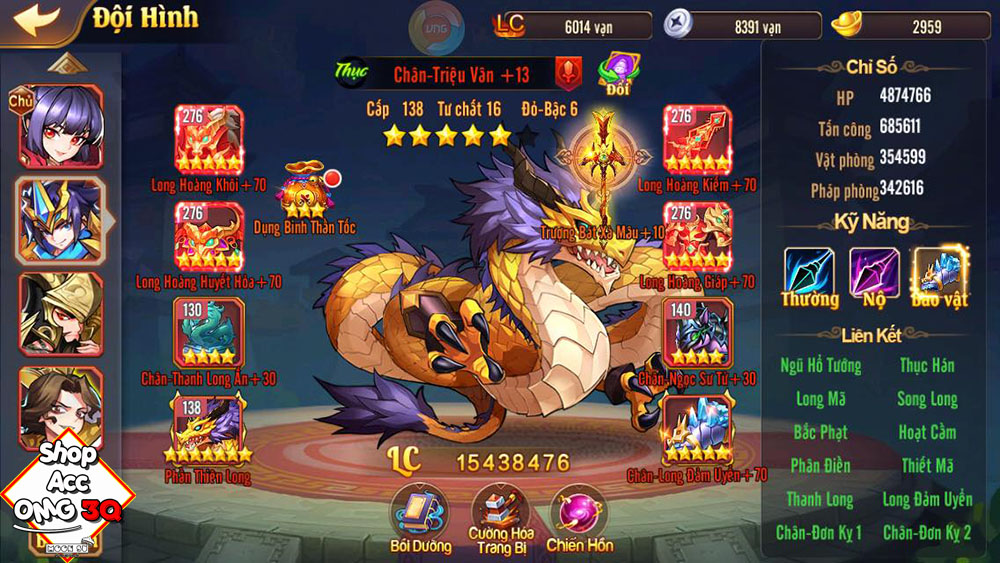Open the Bồi Dưỡng upgrade menu

pyautogui.click(x=417, y=512)
